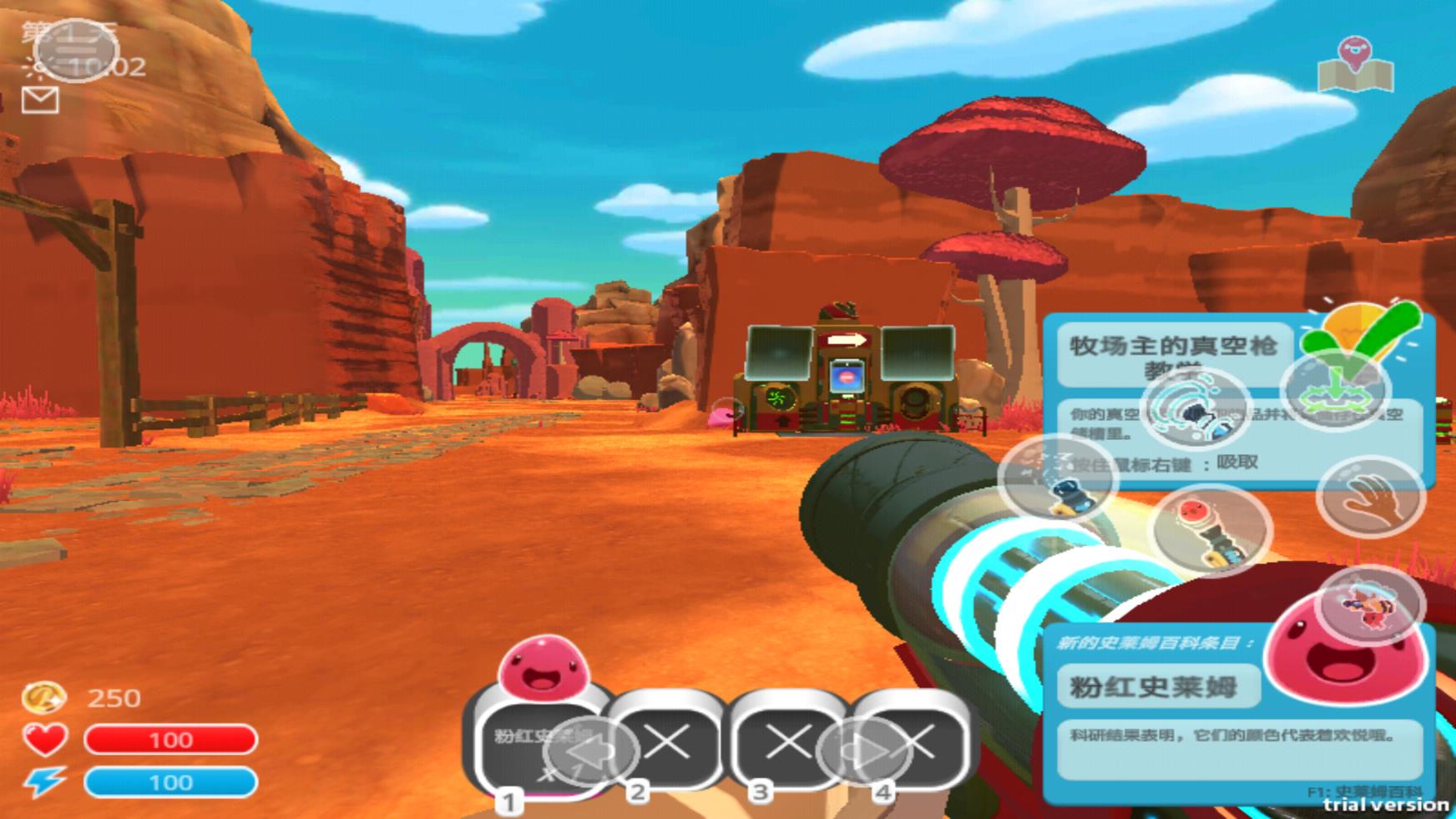The width and height of the screenshot is (1456, 819).
Task: Tap the left arrow slot-switch button
Action: tap(595, 751)
